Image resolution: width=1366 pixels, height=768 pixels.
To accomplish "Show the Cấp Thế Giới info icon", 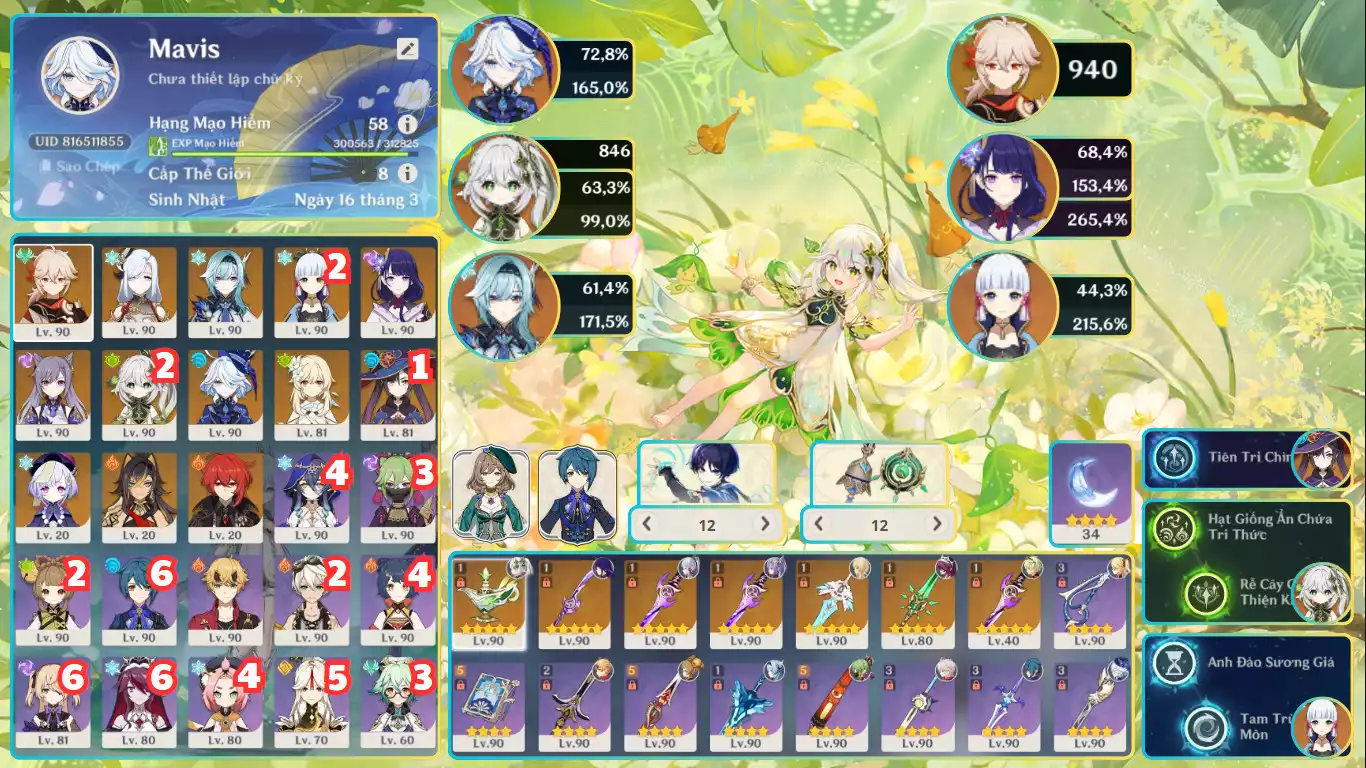I will [407, 173].
